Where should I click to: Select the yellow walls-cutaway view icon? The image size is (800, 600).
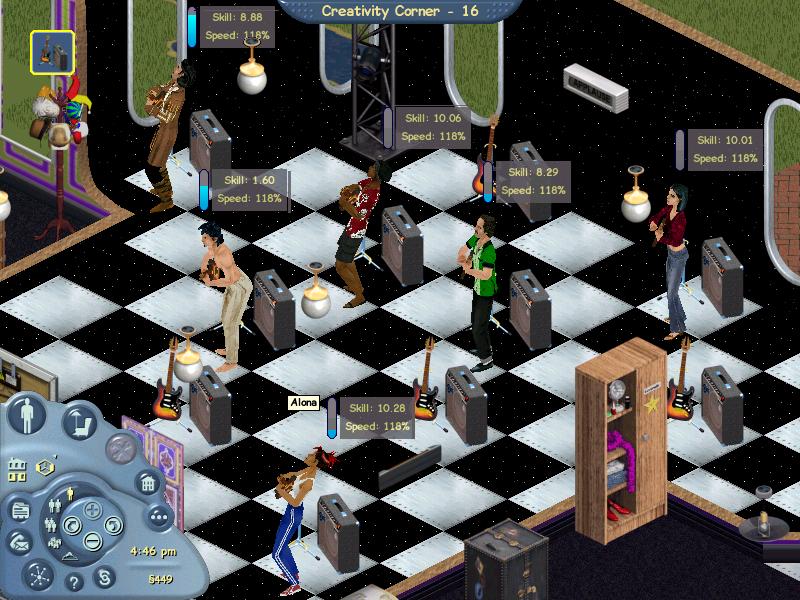[x=44, y=467]
